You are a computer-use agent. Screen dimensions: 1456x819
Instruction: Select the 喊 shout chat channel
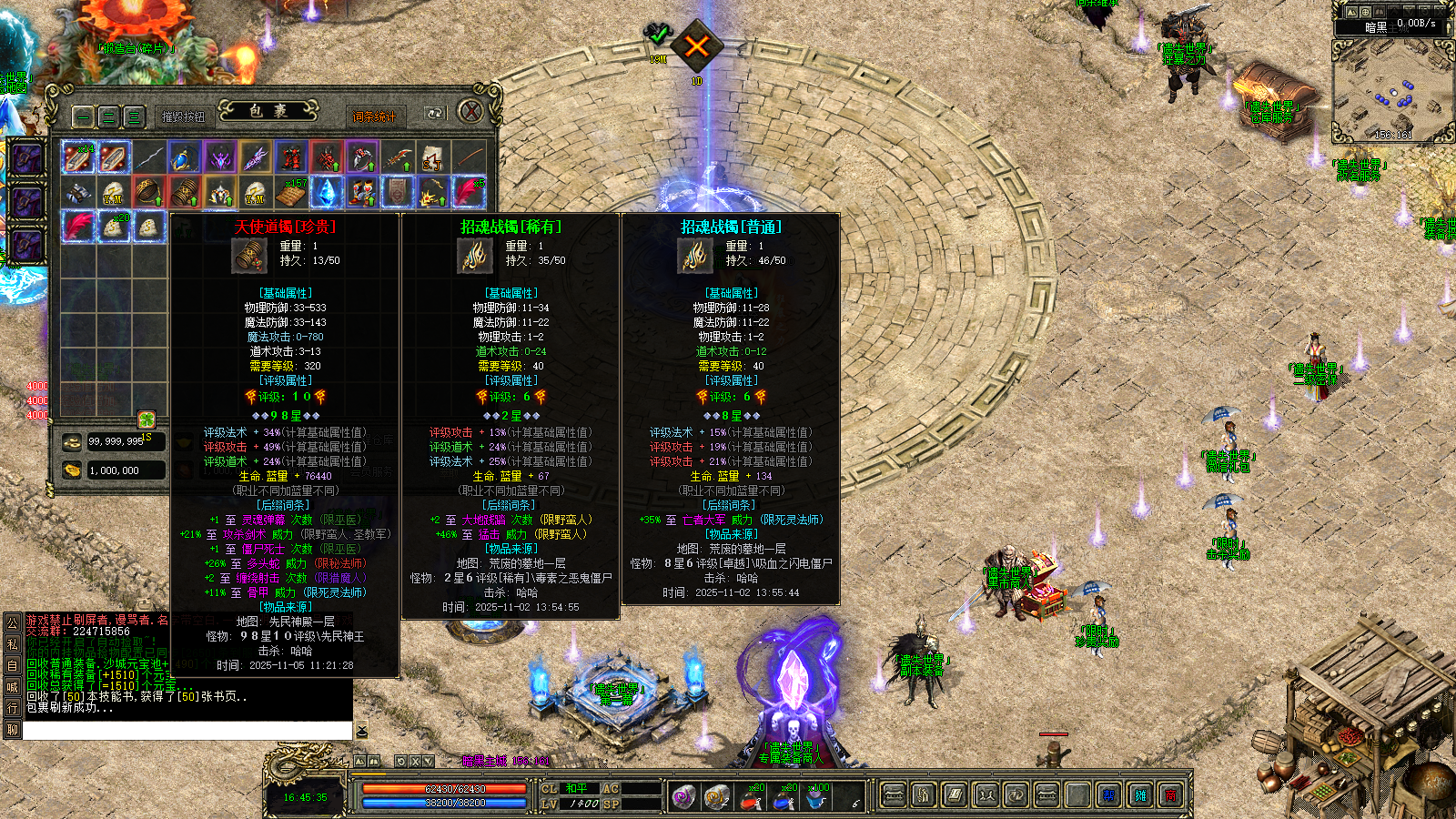[x=13, y=687]
